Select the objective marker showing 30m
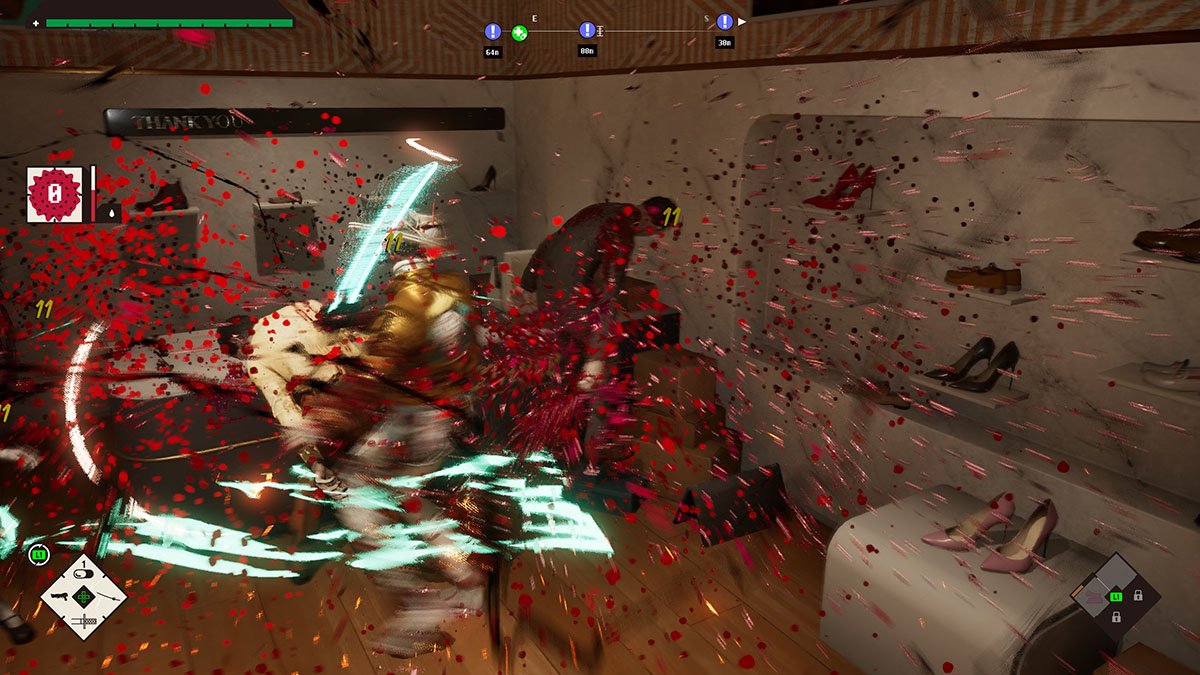 [x=724, y=22]
